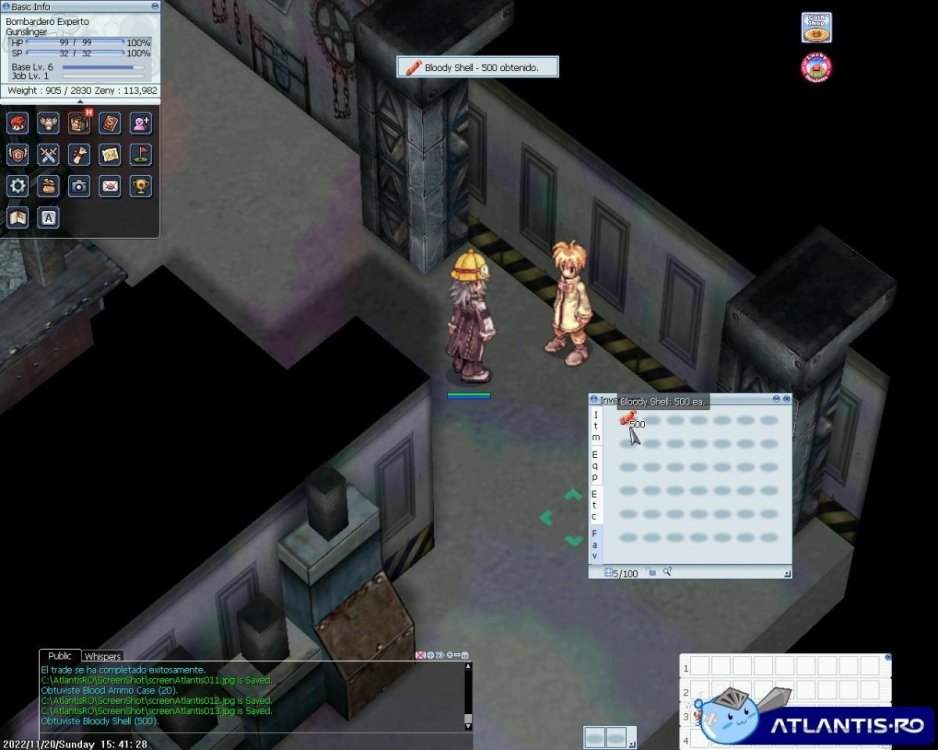Open the mail envelope icon
938x750 pixels.
point(110,185)
